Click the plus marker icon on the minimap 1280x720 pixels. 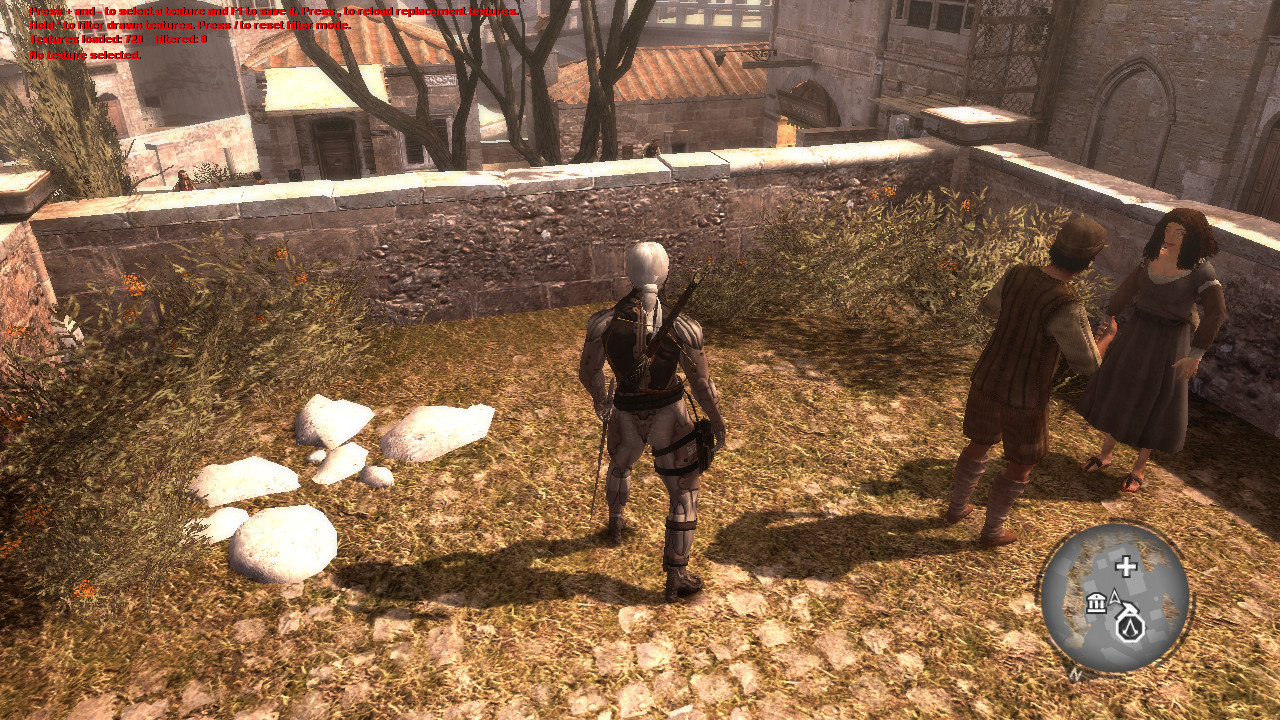tap(1126, 566)
